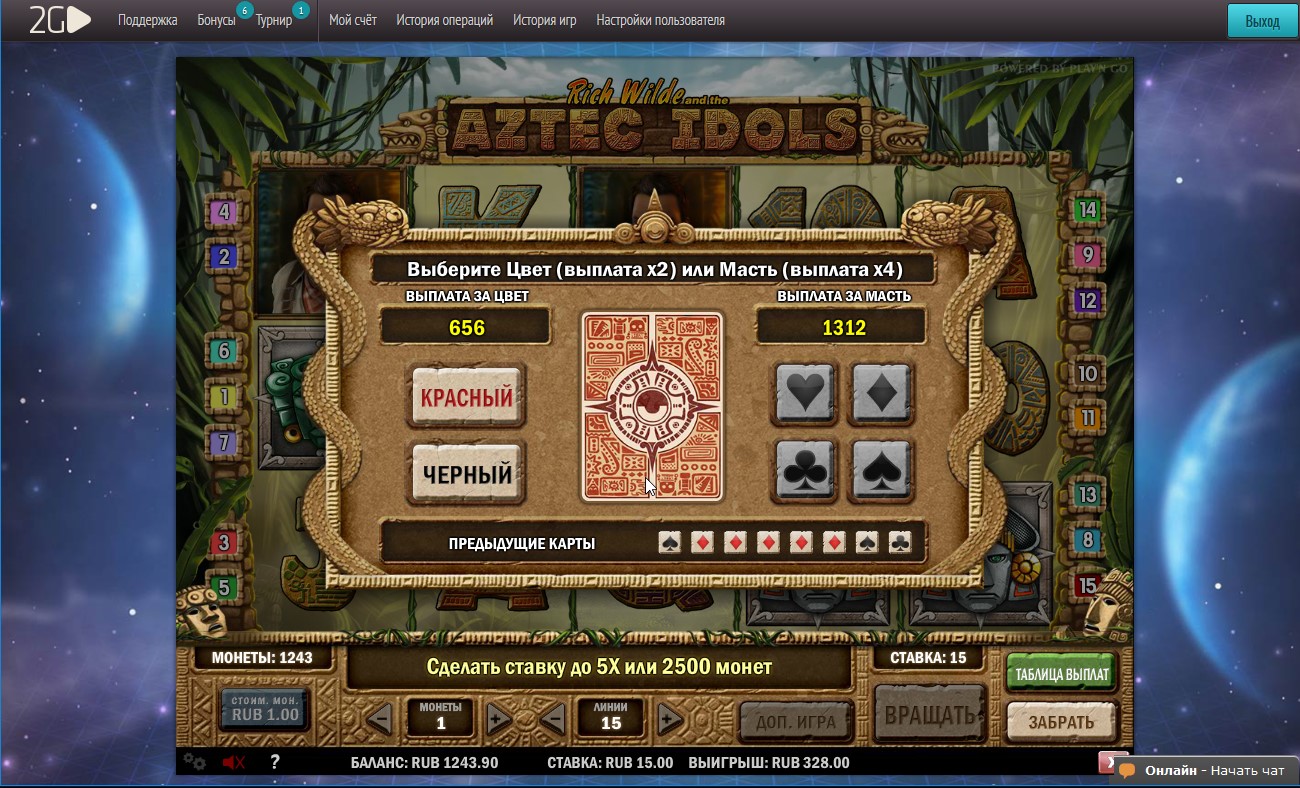Screen dimensions: 1300x788
Task: Toggle the muted sound speaker icon
Action: tap(234, 763)
